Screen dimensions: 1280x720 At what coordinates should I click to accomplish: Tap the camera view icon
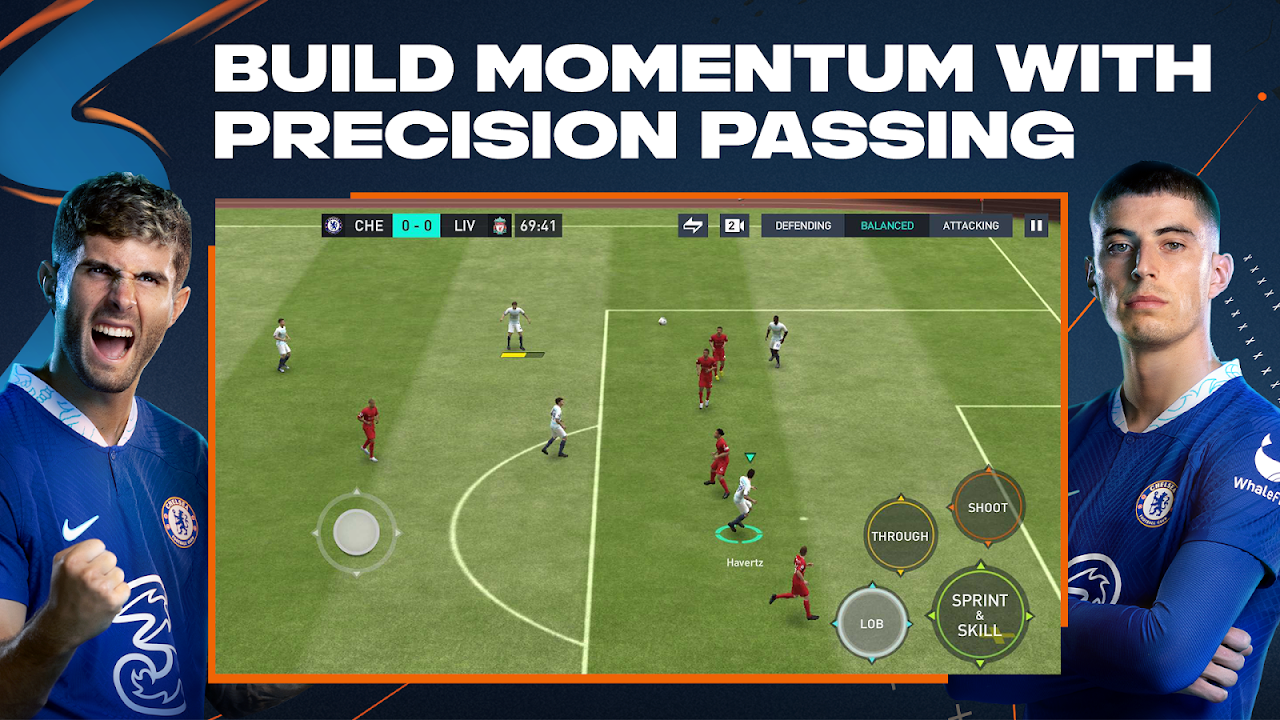pyautogui.click(x=734, y=226)
